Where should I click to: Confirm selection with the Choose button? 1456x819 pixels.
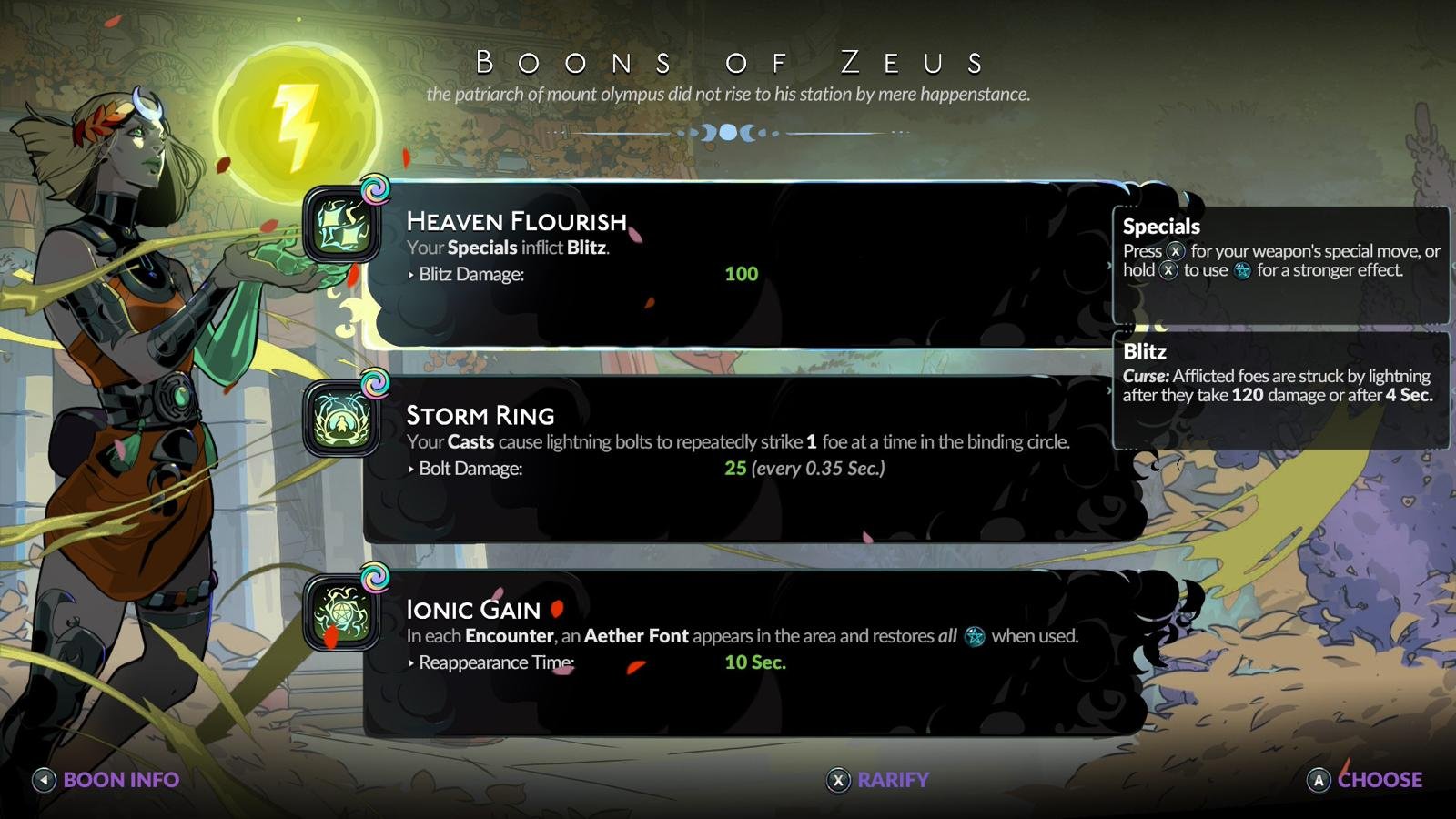[1365, 780]
